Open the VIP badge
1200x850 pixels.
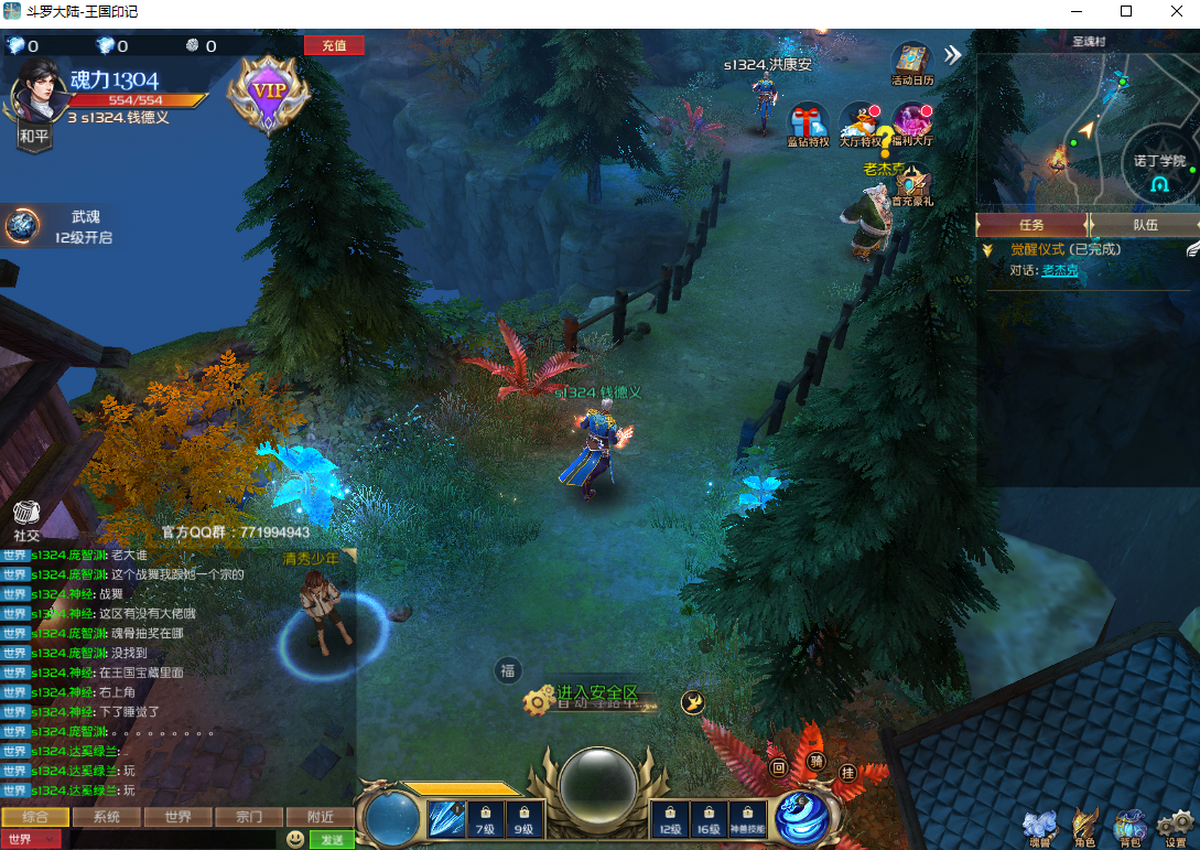click(x=268, y=92)
